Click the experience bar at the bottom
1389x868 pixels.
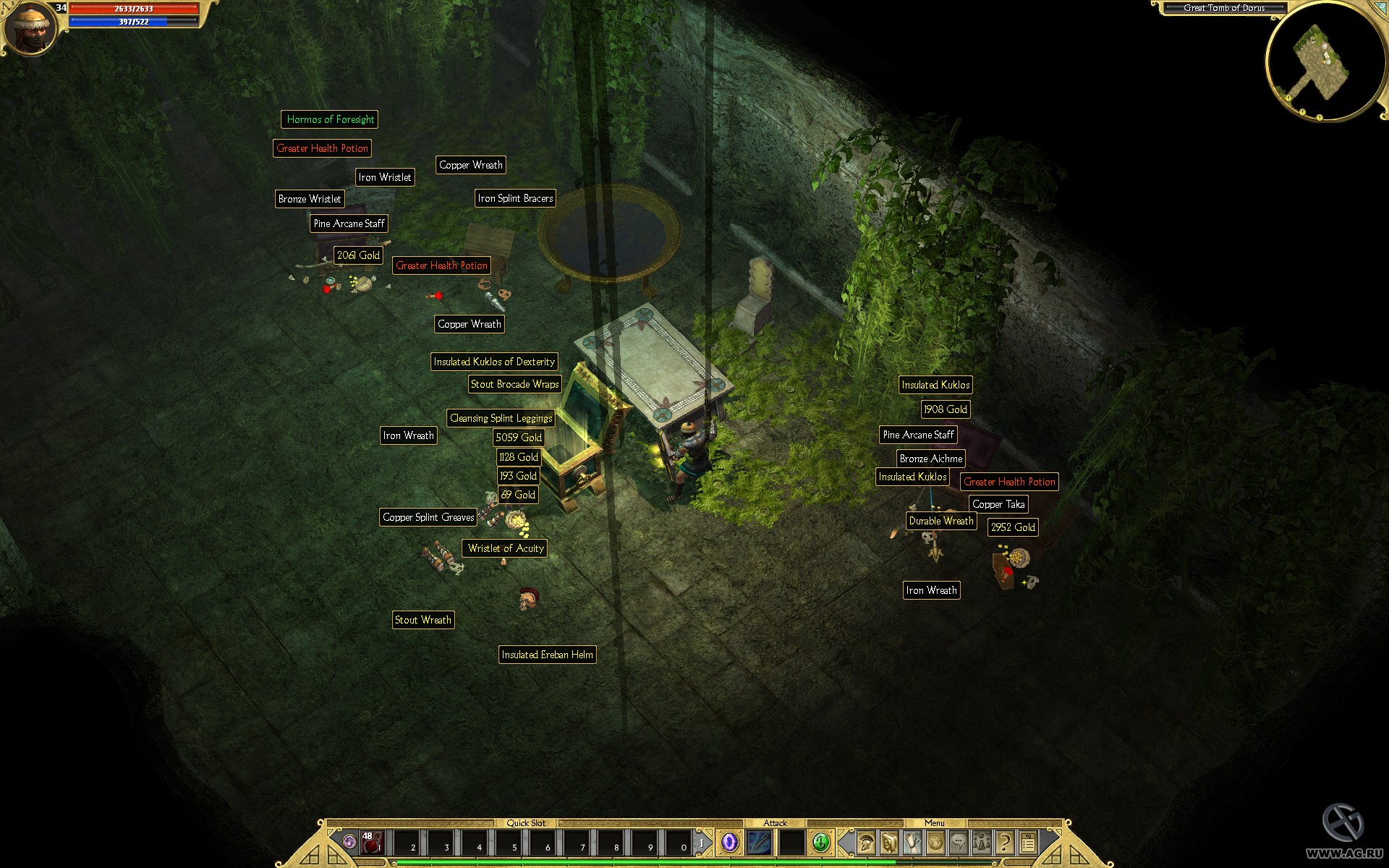click(694, 862)
